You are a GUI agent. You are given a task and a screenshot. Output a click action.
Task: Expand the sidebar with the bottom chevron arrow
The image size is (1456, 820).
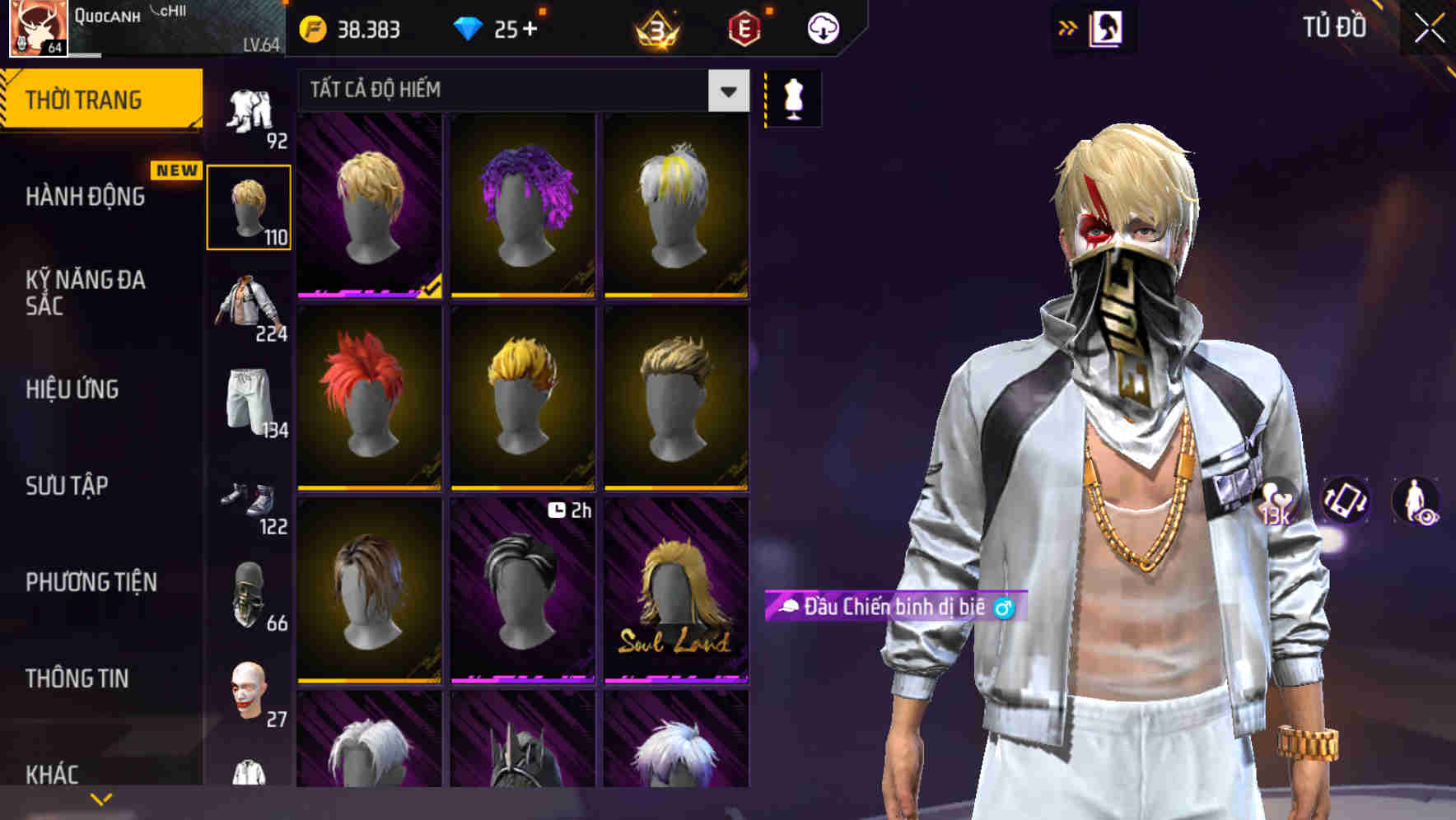(x=101, y=797)
